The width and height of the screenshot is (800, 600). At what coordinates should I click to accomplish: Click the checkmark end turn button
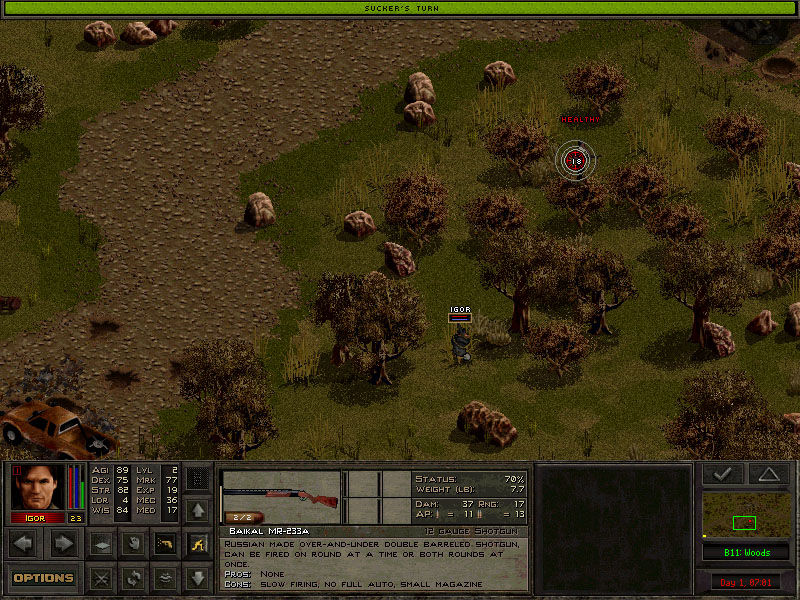coord(722,475)
